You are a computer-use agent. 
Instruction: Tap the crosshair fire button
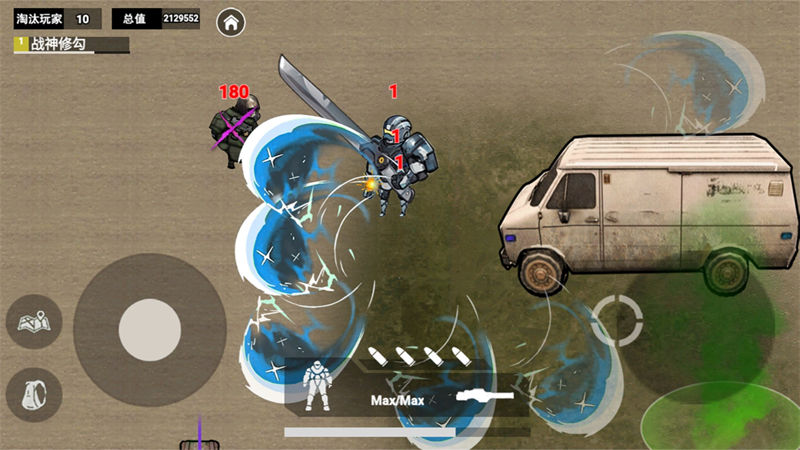(x=617, y=321)
